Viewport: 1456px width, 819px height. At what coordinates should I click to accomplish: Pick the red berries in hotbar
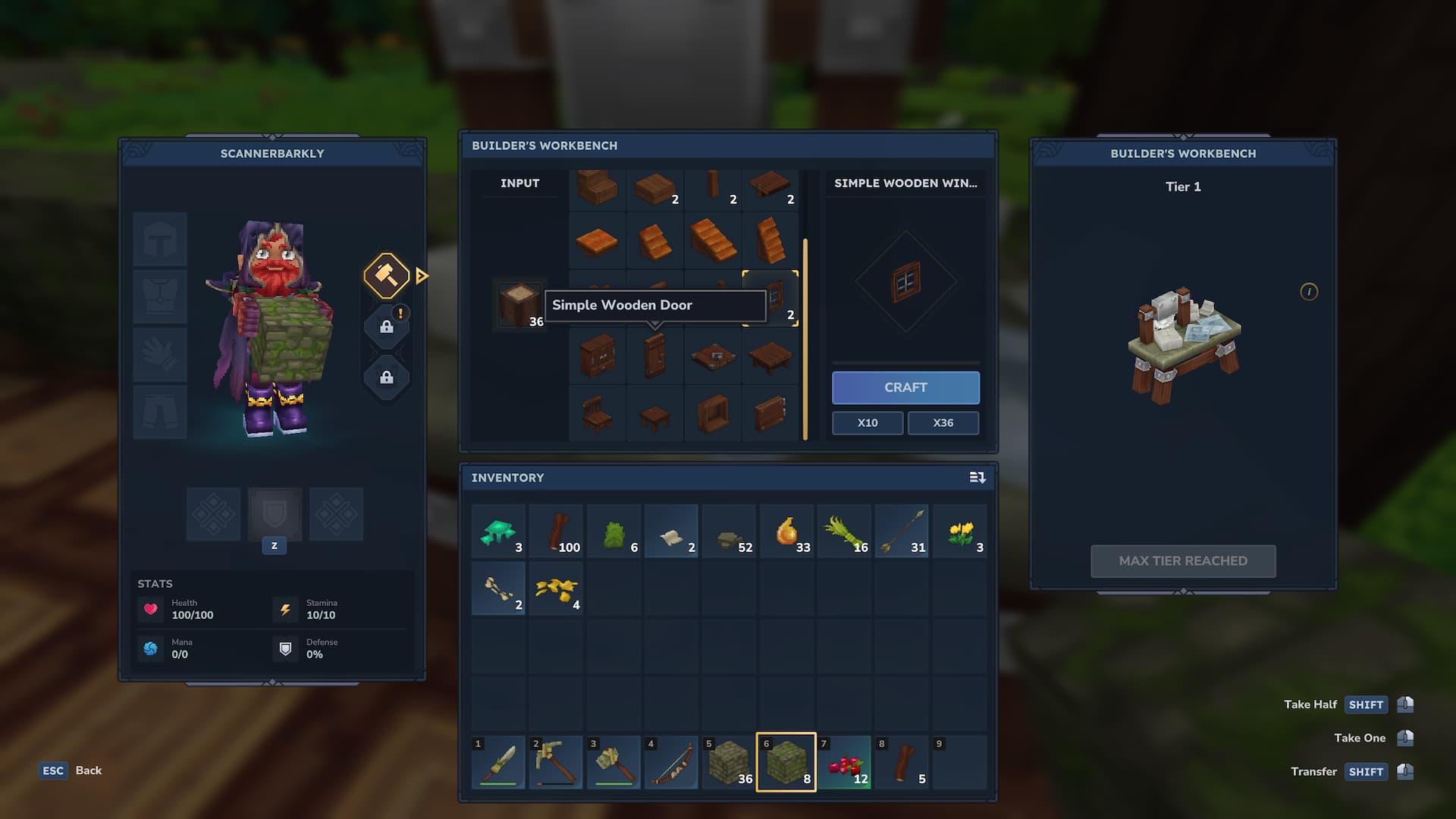tap(844, 762)
